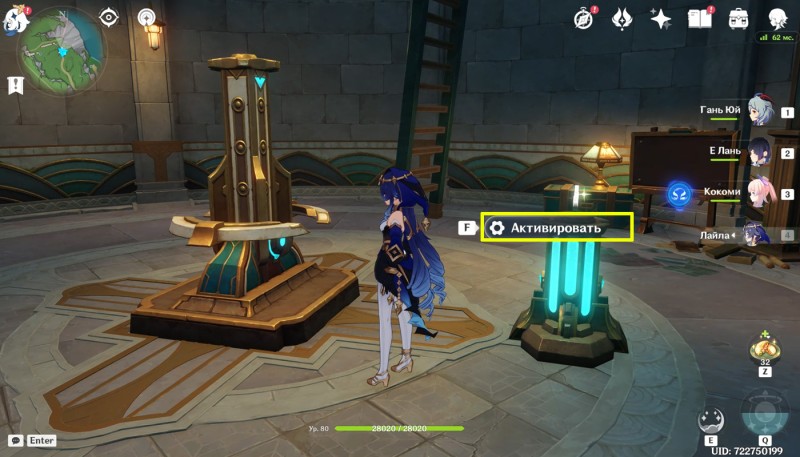Open the quest list banner icon
This screenshot has width=800, height=457.
pyautogui.click(x=16, y=86)
